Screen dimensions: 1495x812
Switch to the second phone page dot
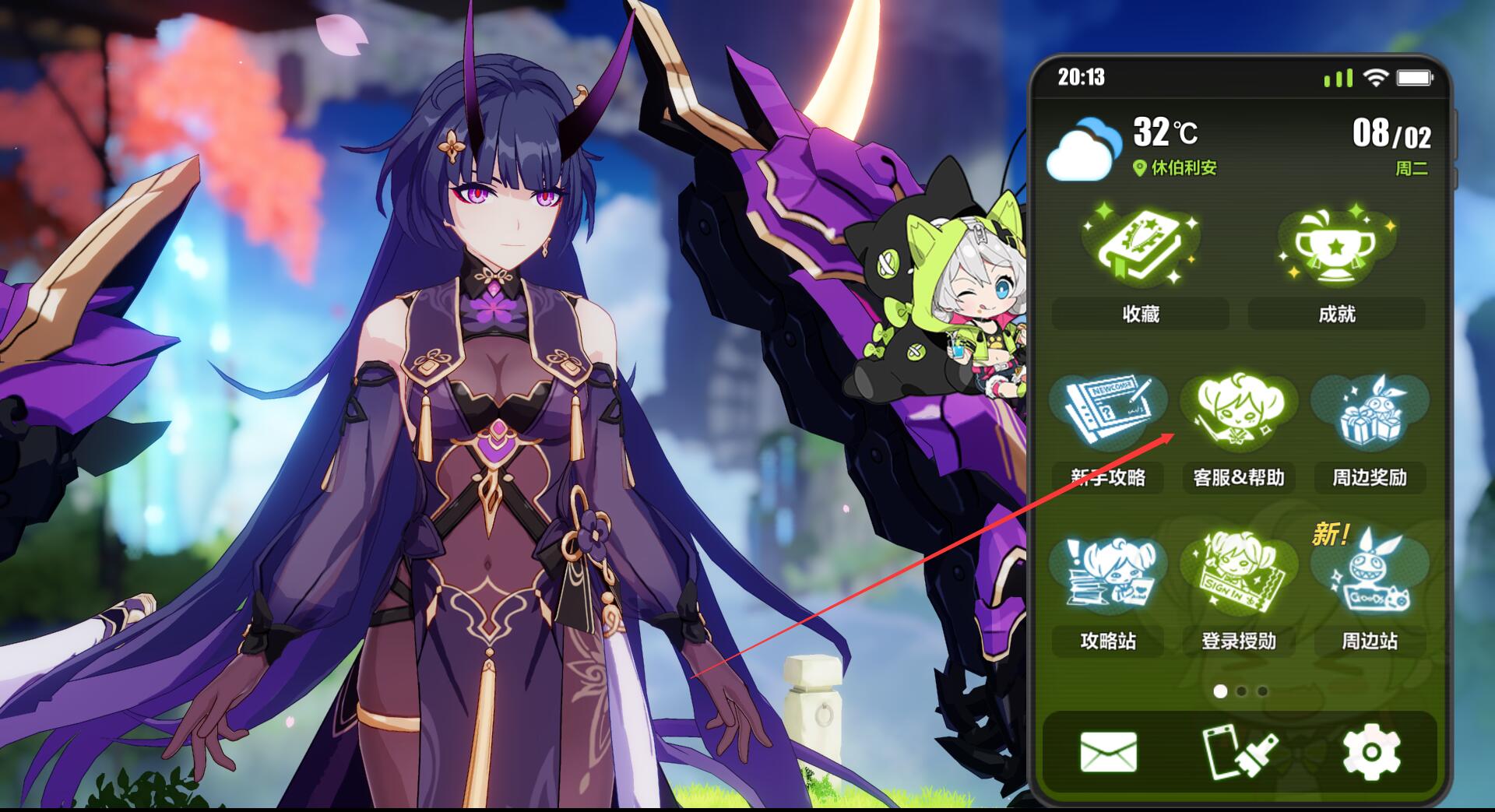coord(1242,691)
